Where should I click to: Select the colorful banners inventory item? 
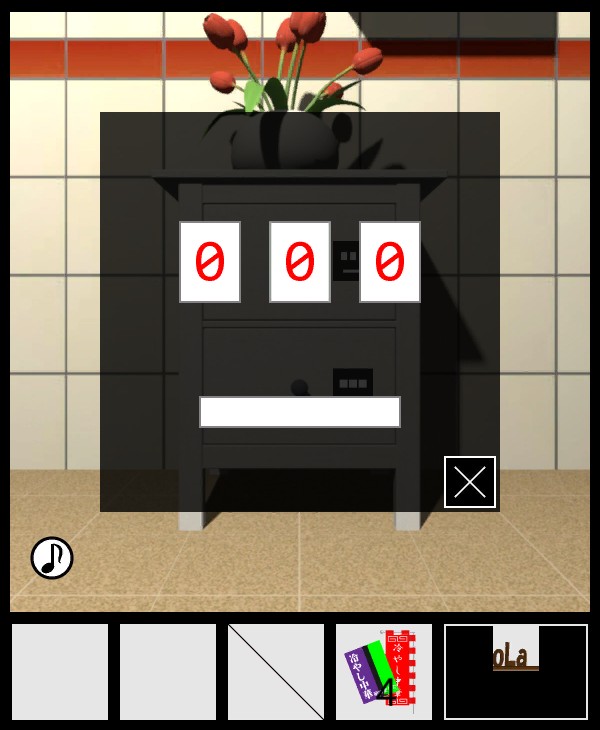(x=384, y=672)
